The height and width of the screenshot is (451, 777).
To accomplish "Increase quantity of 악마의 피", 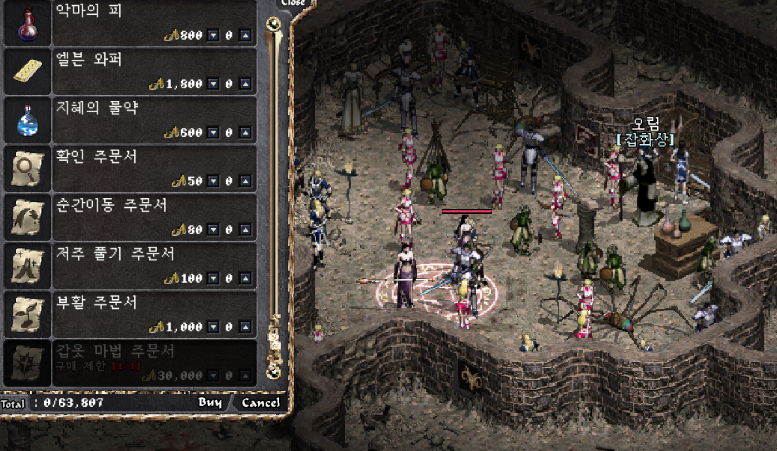I will click(x=246, y=36).
